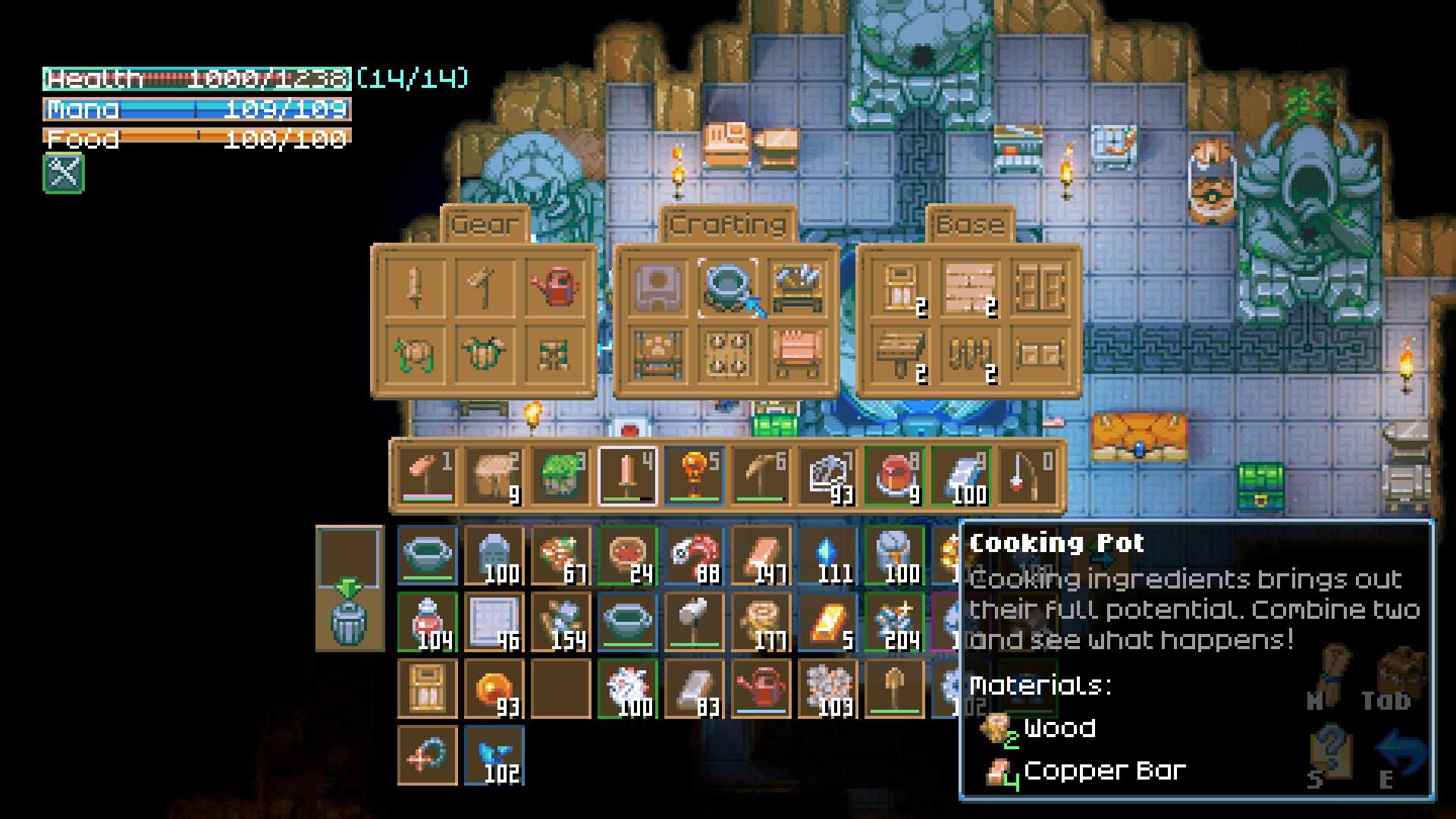
Task: Select the copper bar stack of 147
Action: 761,557
